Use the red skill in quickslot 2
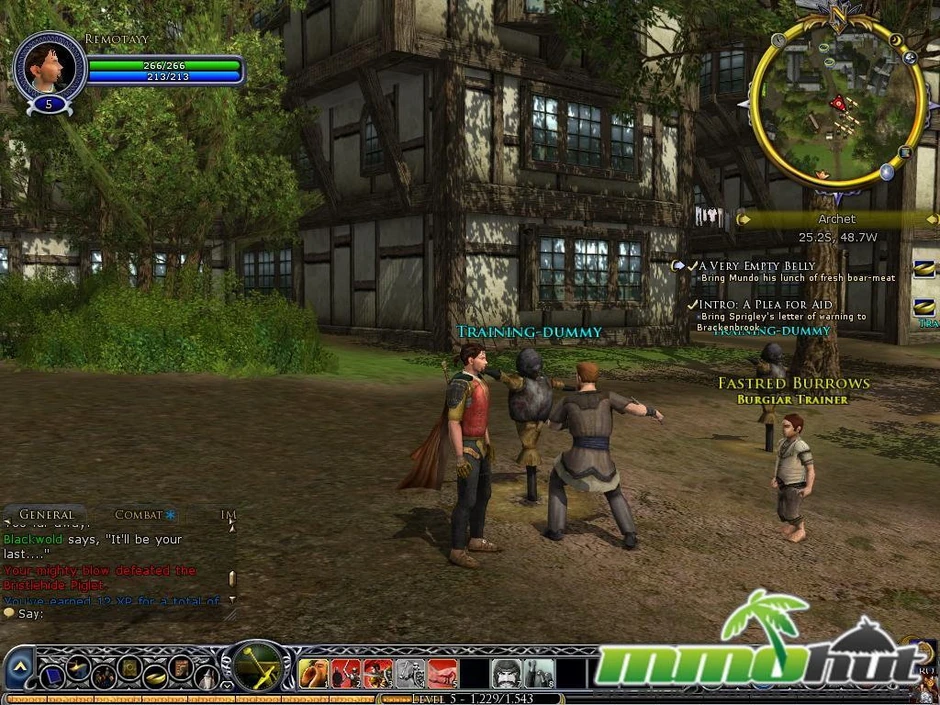940x705 pixels. pyautogui.click(x=346, y=673)
